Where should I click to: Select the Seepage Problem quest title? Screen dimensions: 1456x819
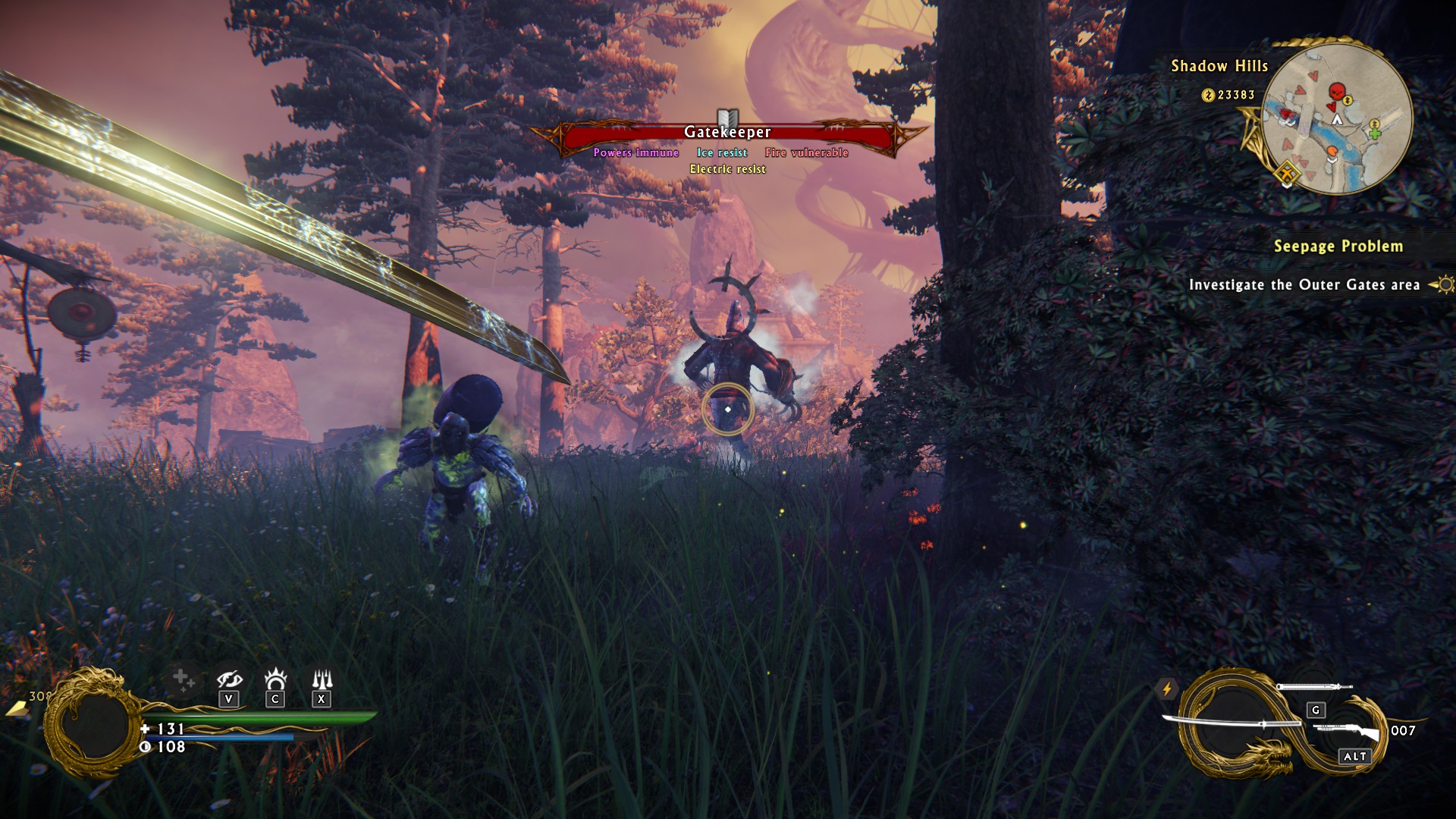coord(1338,246)
